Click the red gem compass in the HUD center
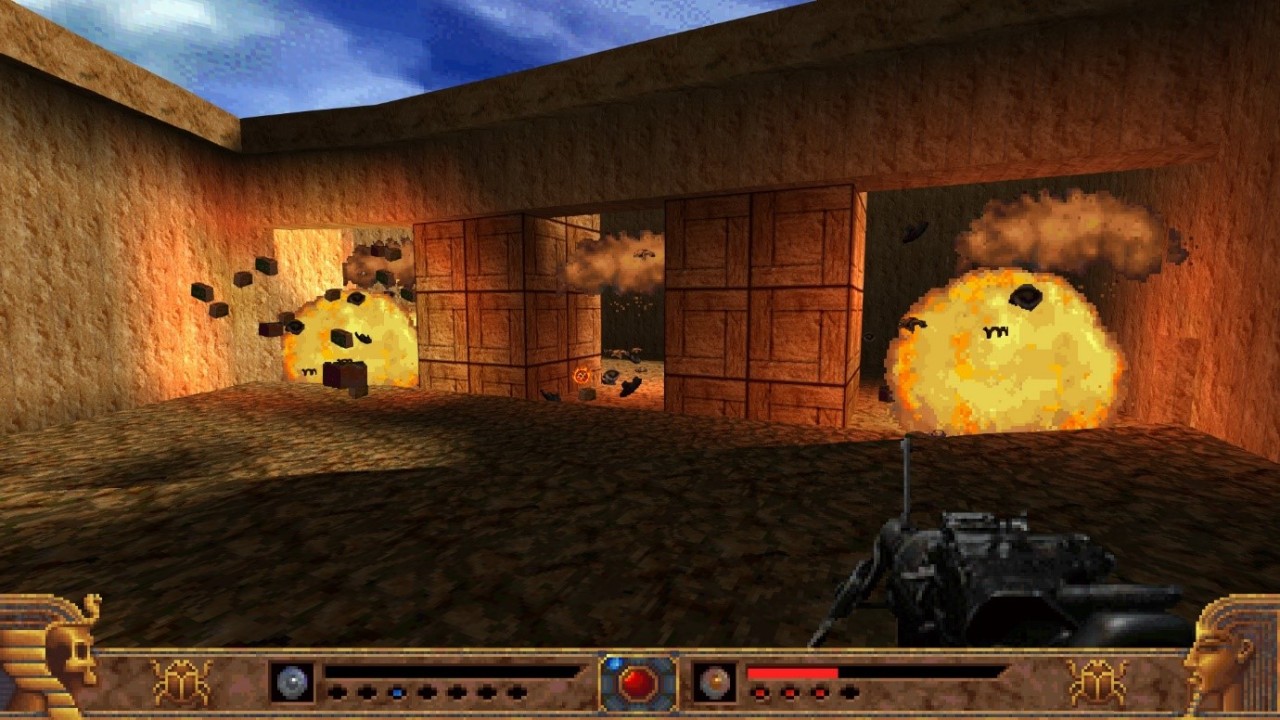Viewport: 1280px width, 720px height. [638, 683]
